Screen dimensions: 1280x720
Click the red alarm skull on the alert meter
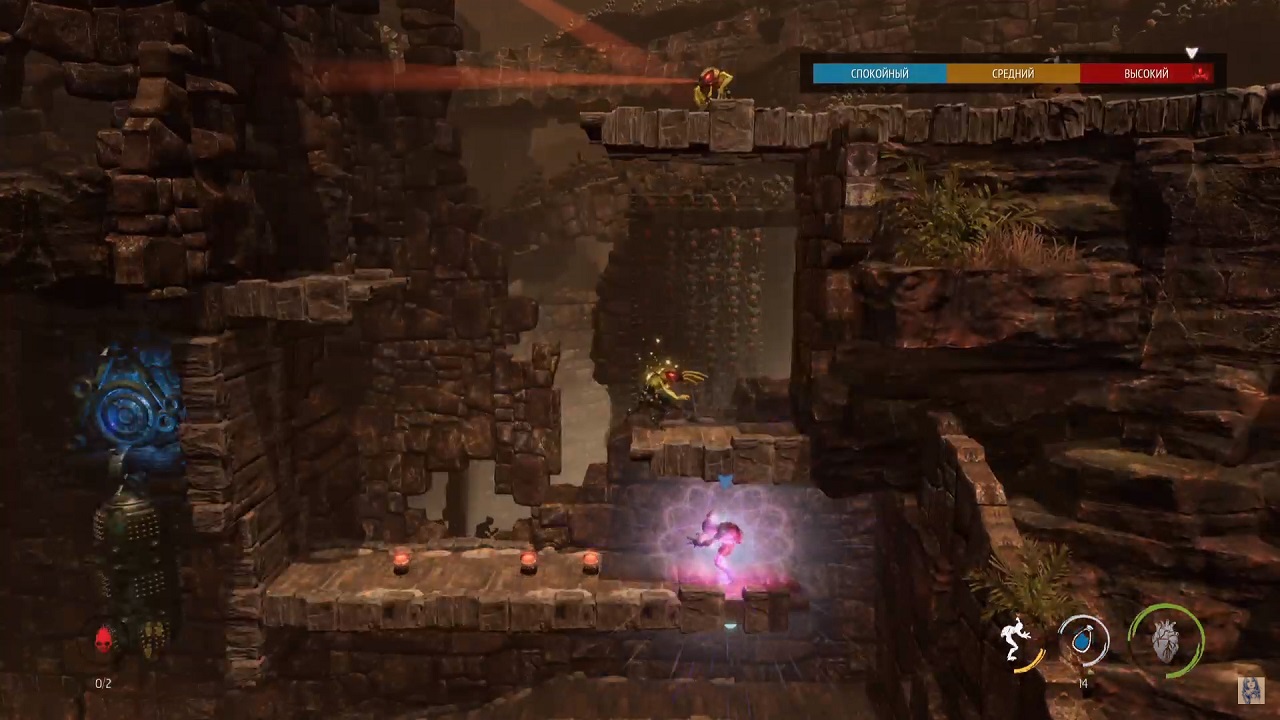coord(1198,75)
